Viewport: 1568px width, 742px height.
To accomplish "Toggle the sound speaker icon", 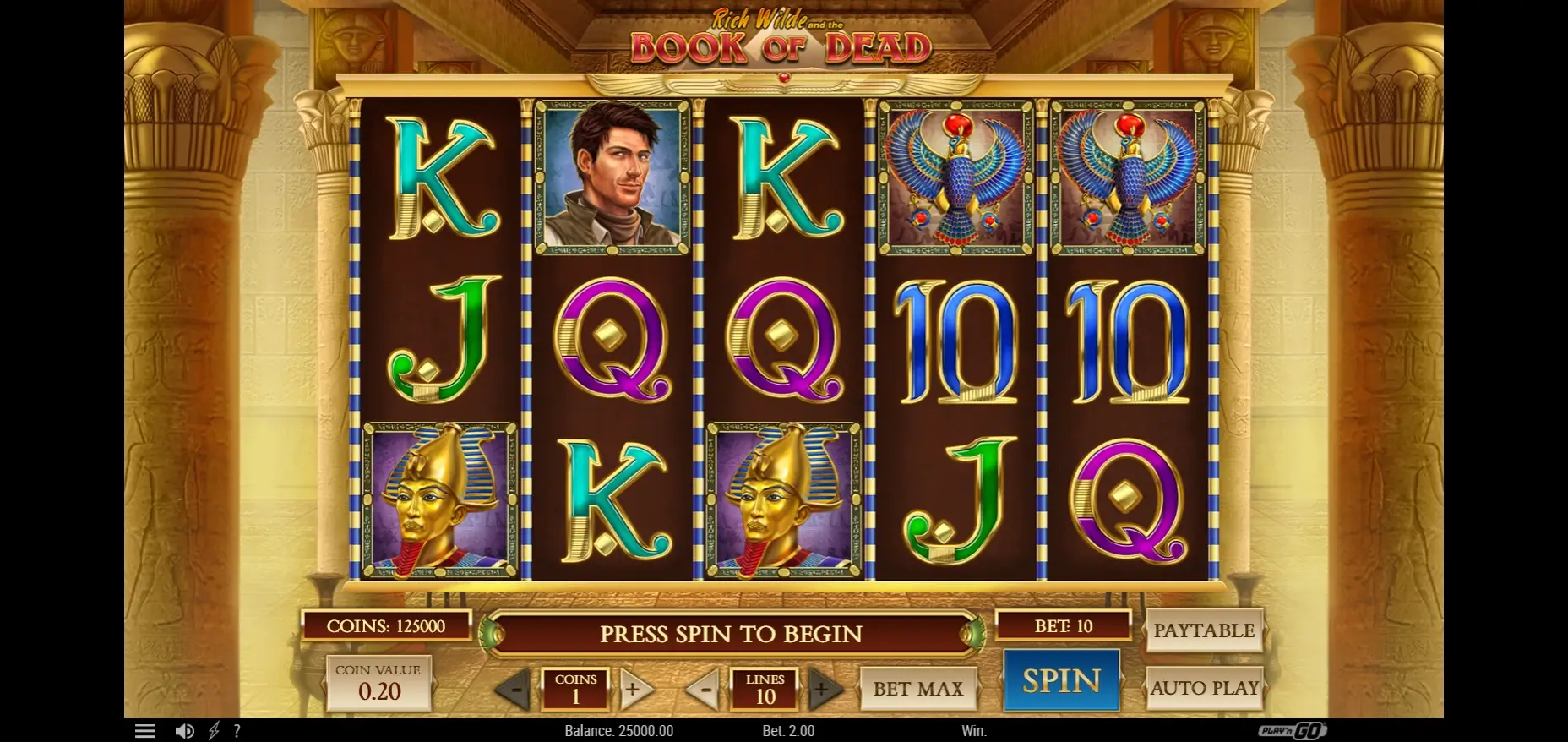I will click(184, 731).
